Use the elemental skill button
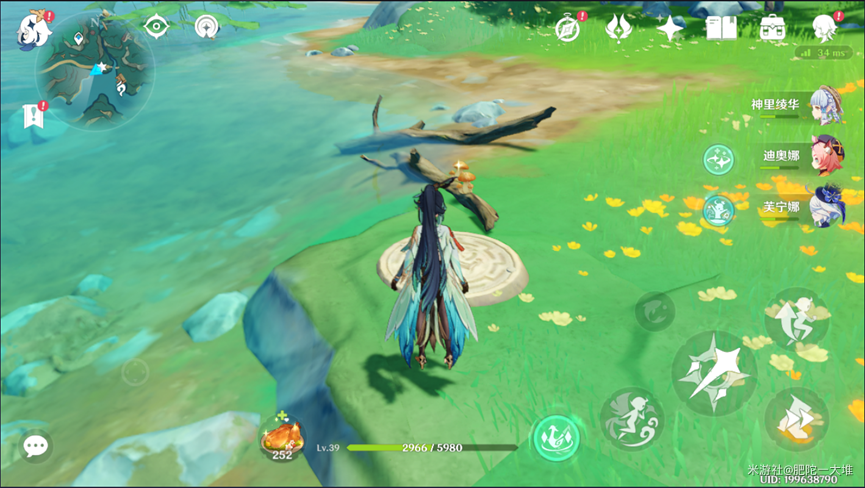The width and height of the screenshot is (865, 488). [632, 417]
